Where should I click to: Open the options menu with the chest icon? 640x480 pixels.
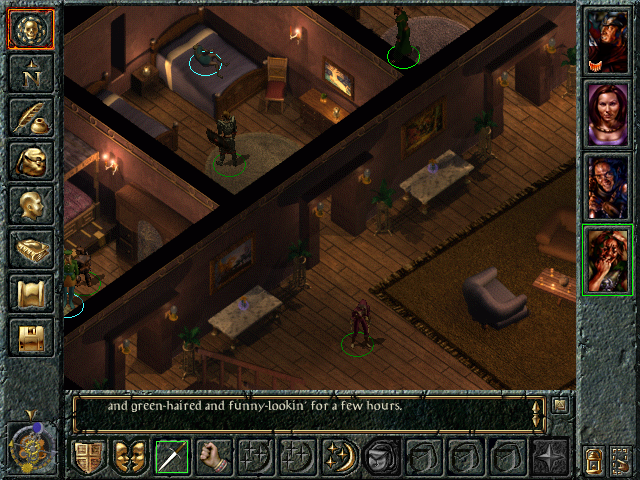point(30,337)
